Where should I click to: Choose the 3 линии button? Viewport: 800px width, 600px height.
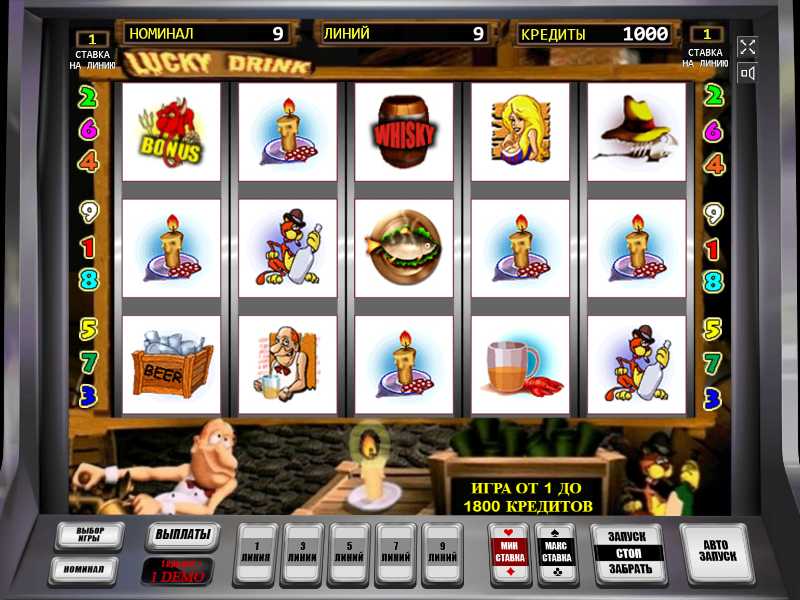tap(302, 552)
